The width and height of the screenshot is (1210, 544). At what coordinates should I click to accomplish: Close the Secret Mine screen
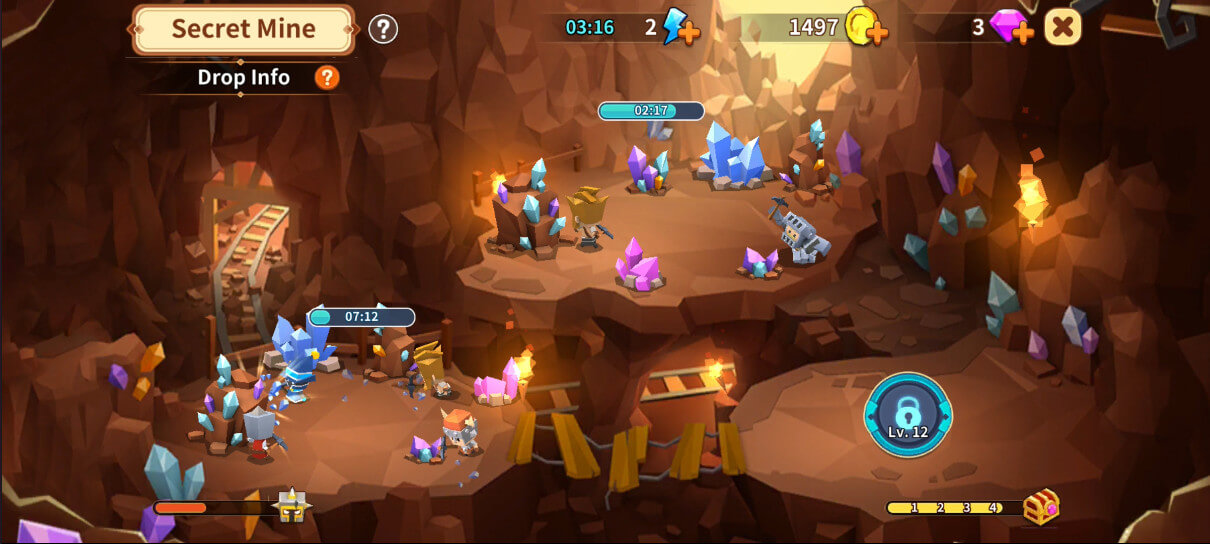1062,27
